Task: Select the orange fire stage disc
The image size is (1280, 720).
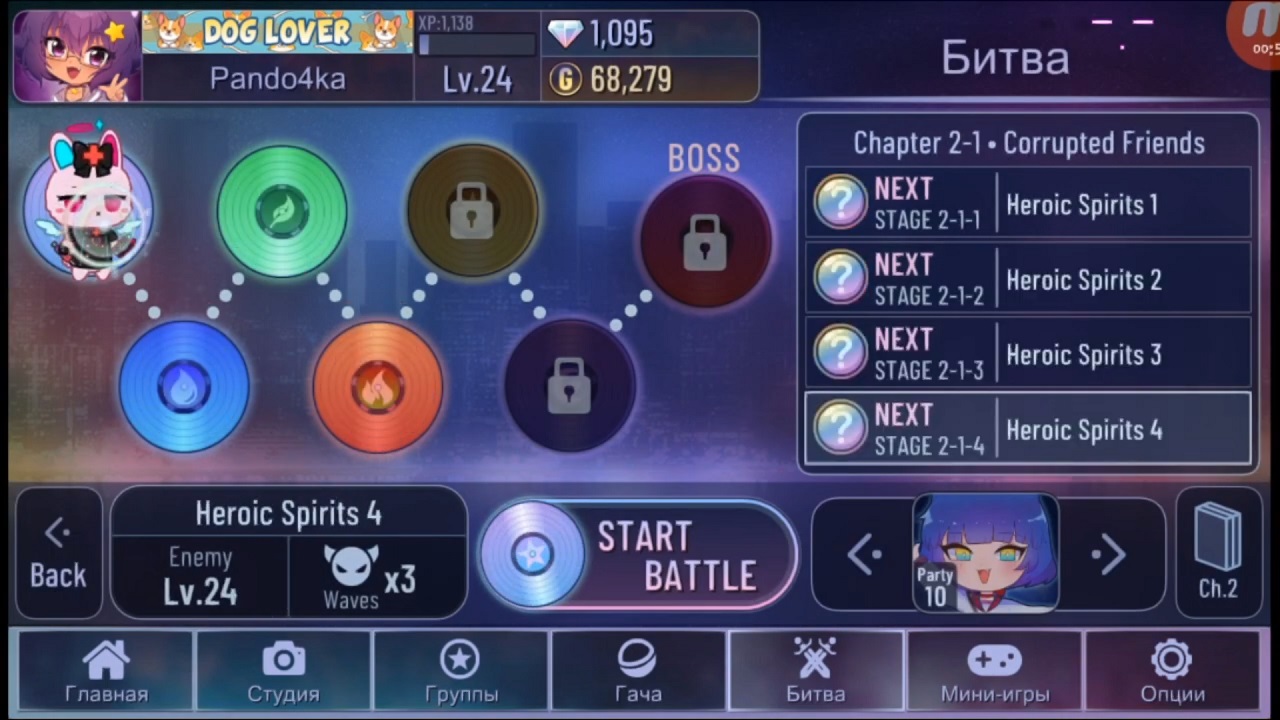Action: click(x=377, y=386)
